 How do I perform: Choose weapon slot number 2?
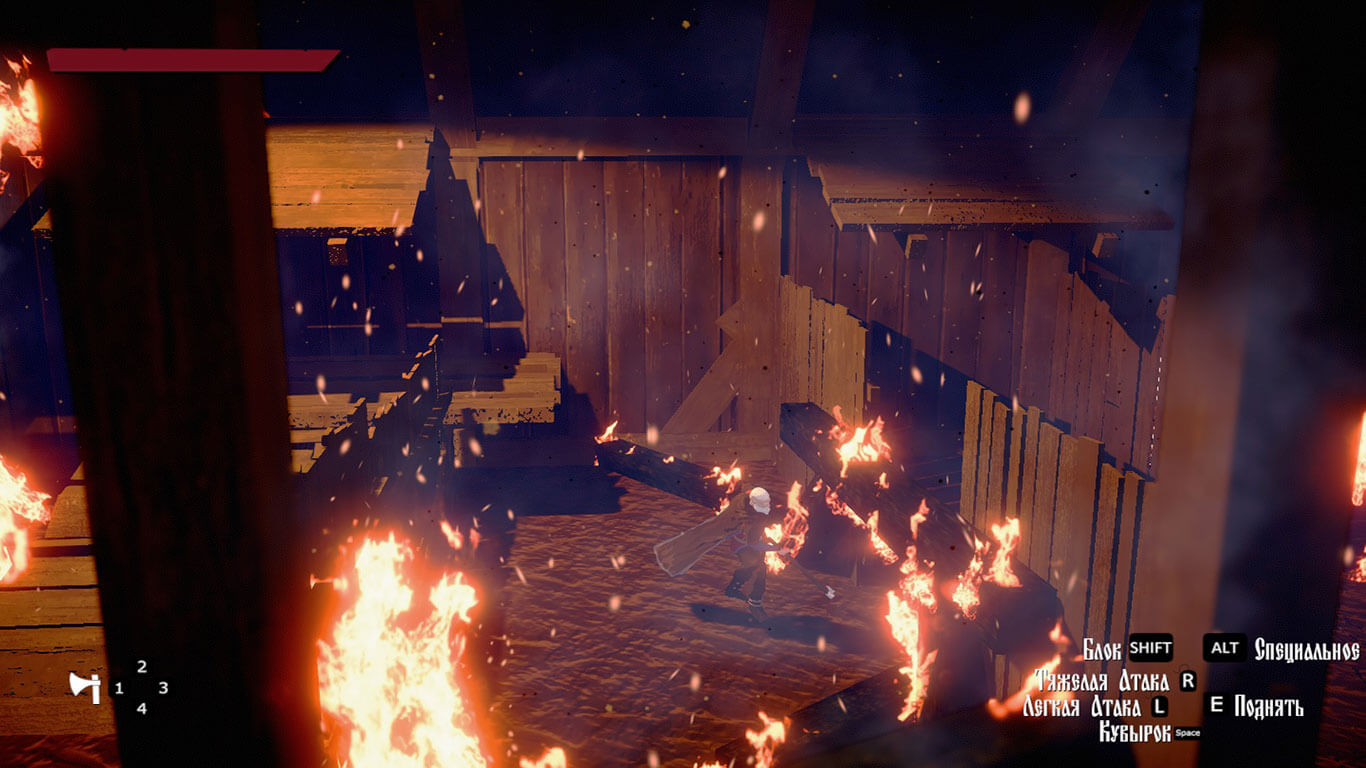[141, 667]
